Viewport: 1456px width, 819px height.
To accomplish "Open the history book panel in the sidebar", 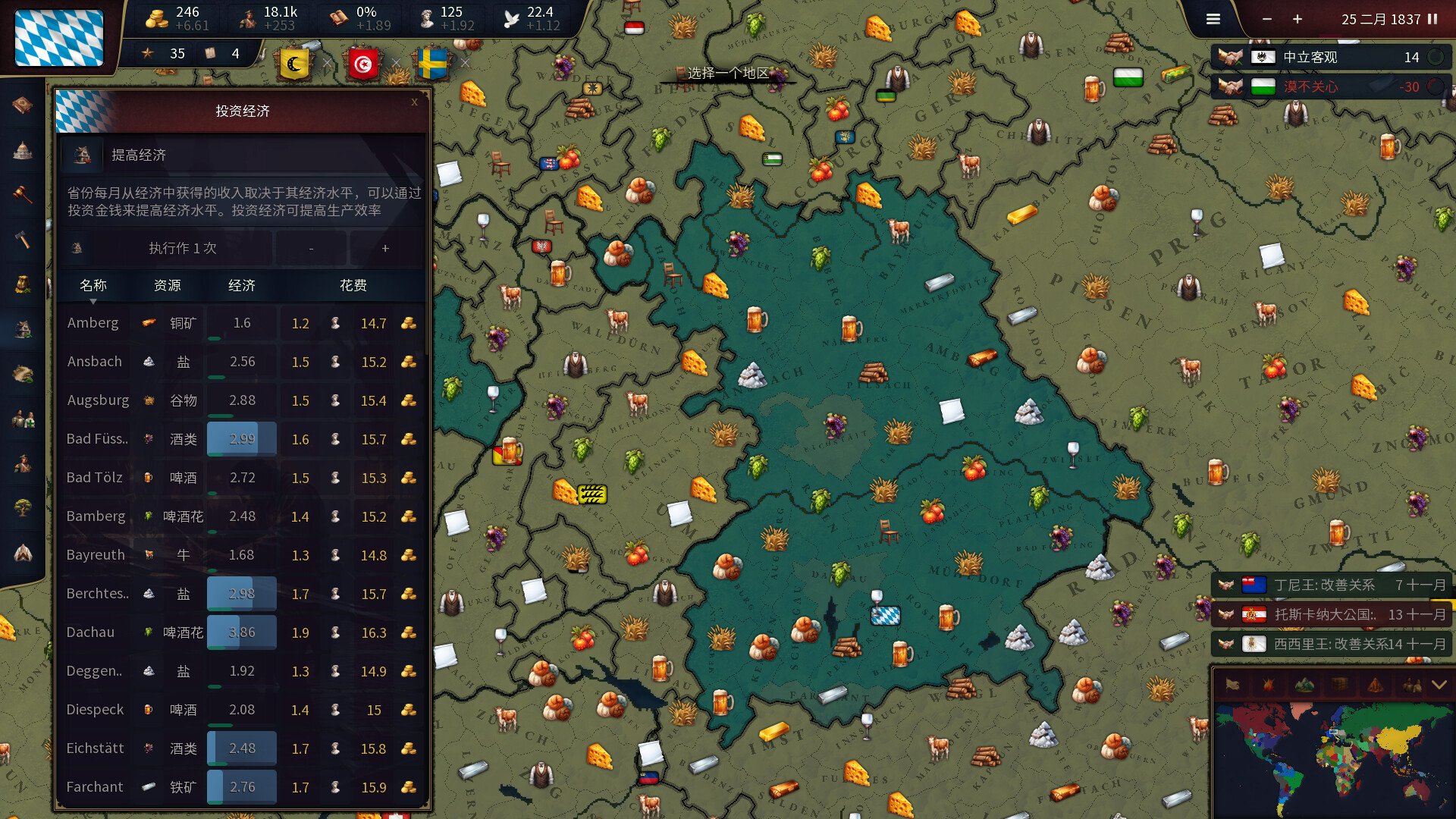I will point(21,106).
